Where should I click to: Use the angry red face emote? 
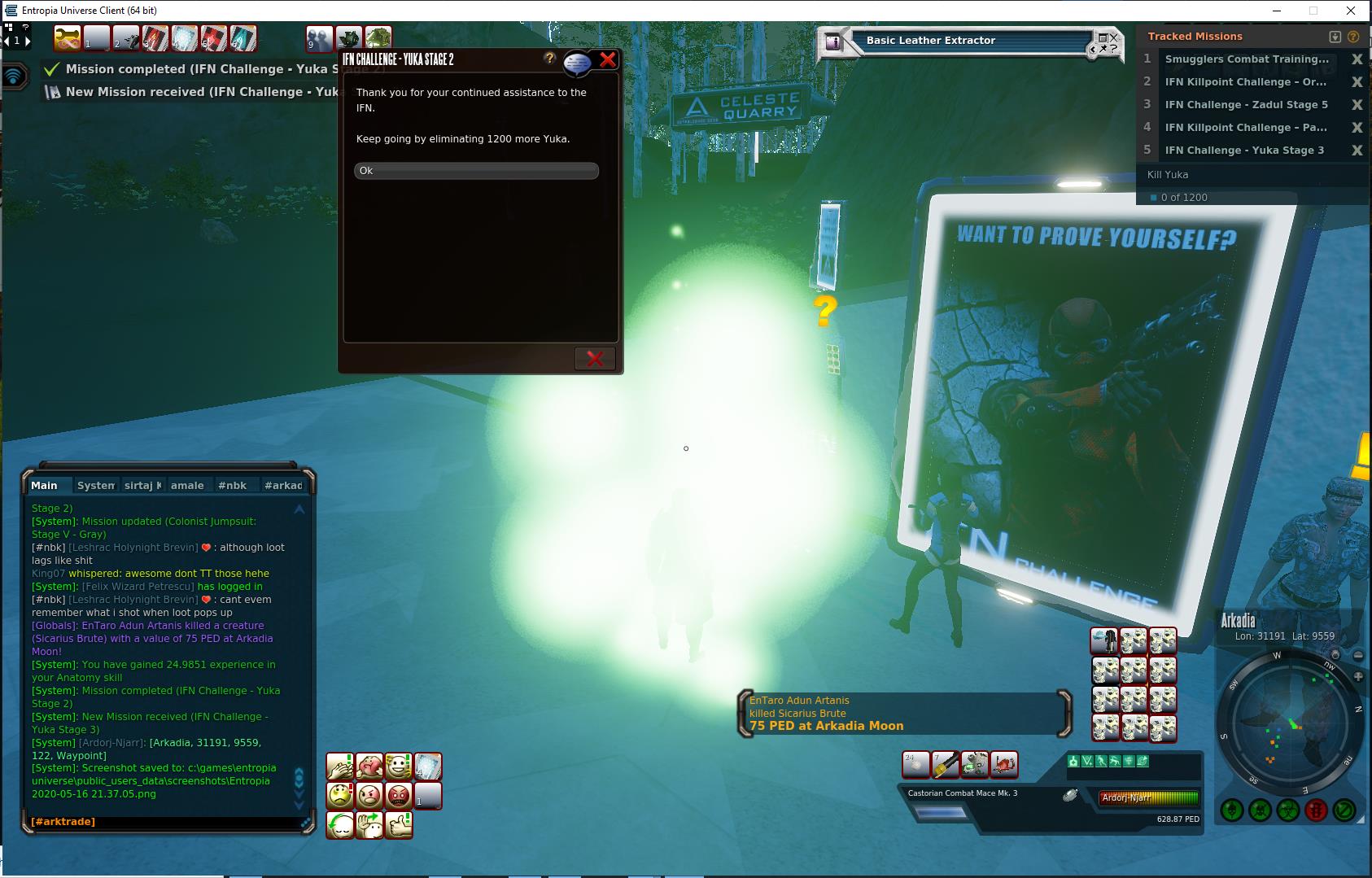click(399, 795)
